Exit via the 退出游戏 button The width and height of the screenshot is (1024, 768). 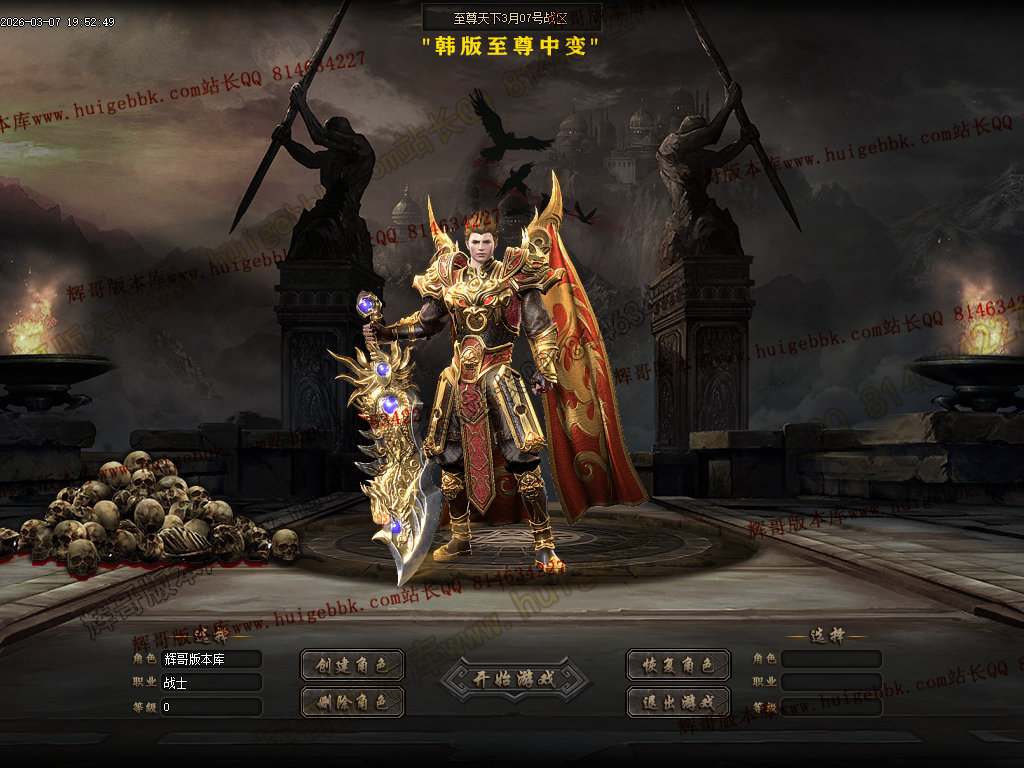[678, 701]
